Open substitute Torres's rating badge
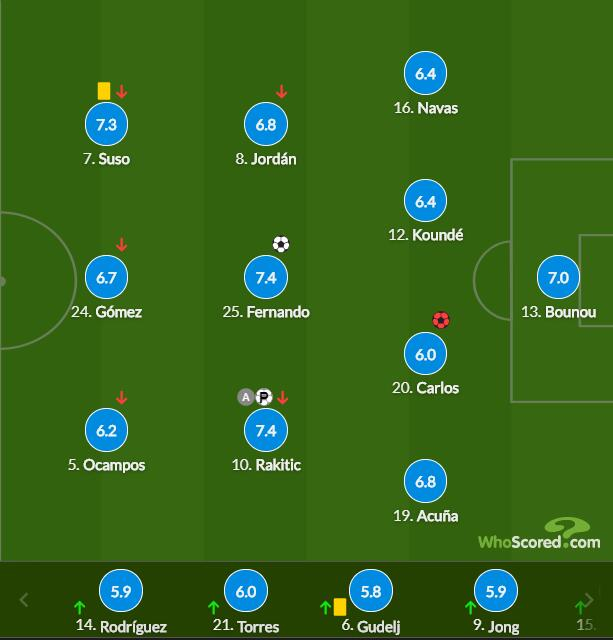 coord(246,592)
